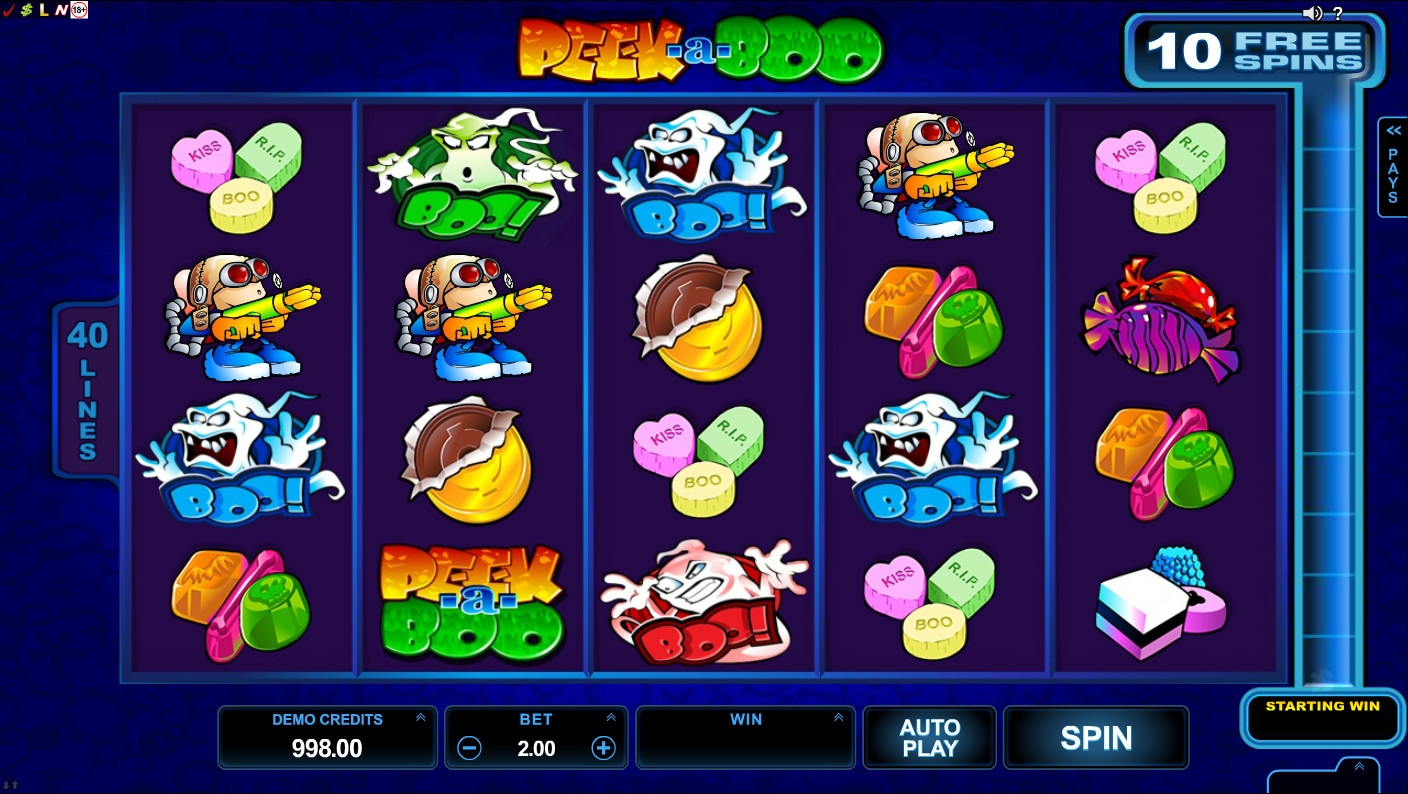
Task: Expand the Demo Credits panel
Action: click(x=420, y=718)
